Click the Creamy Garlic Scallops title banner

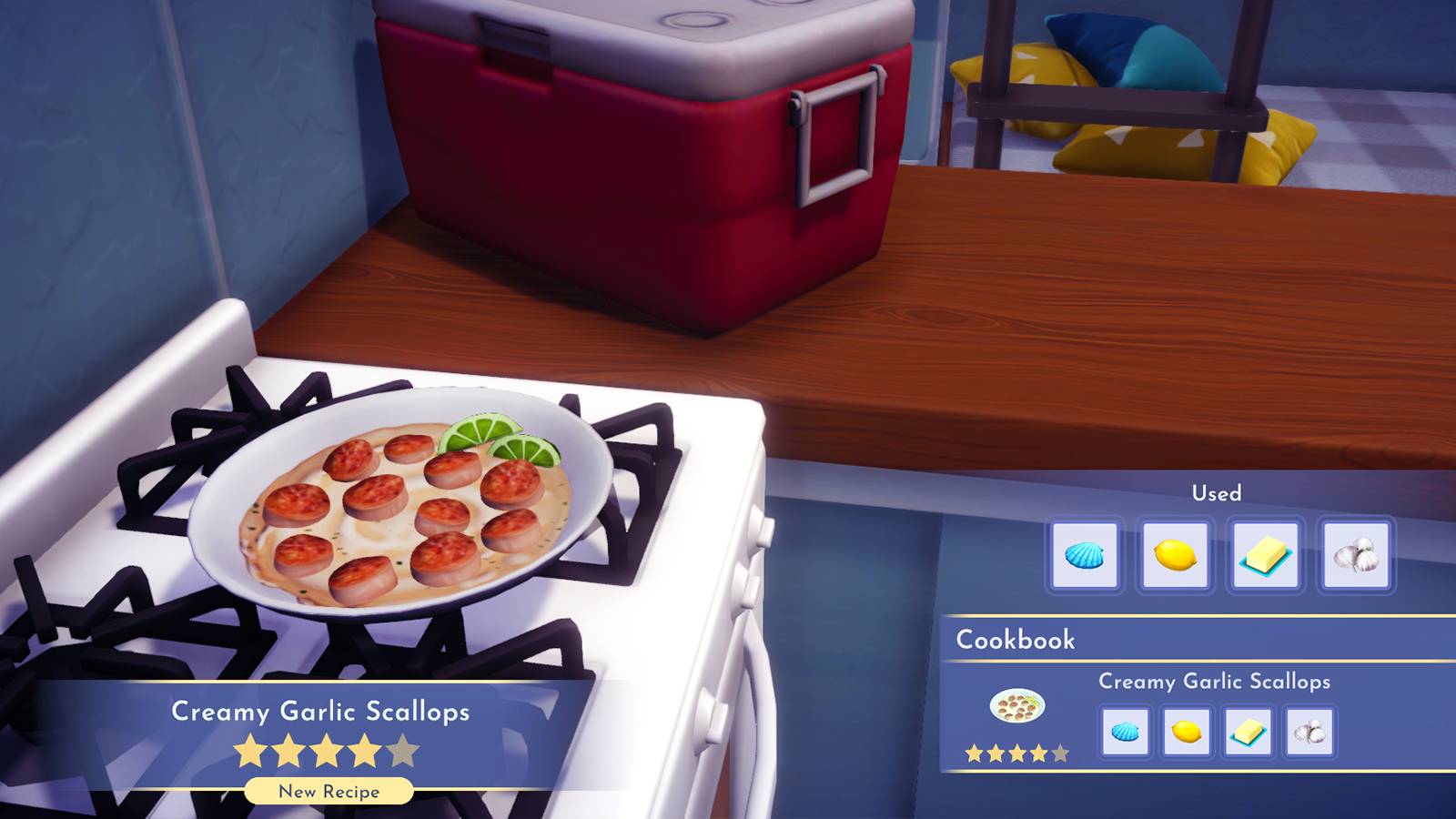point(322,713)
